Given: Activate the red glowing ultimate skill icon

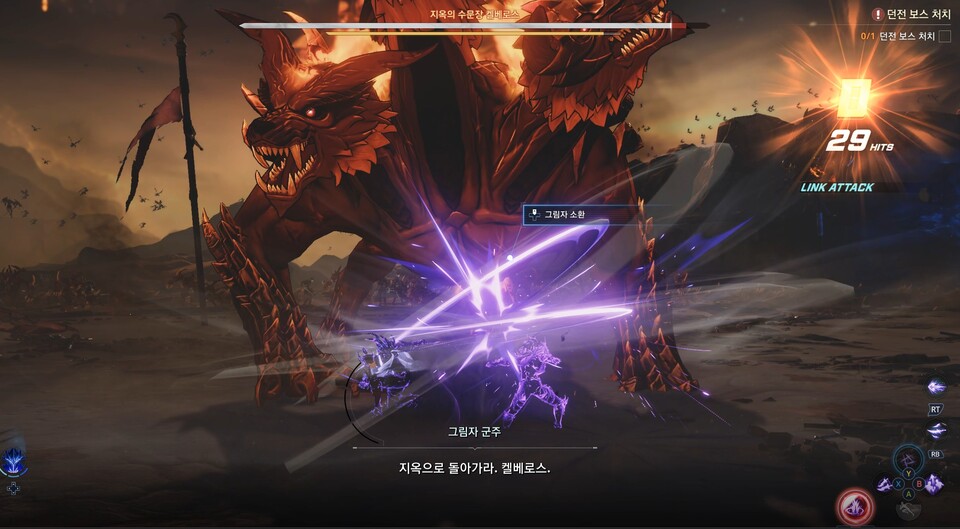Looking at the screenshot, I should pos(856,506).
